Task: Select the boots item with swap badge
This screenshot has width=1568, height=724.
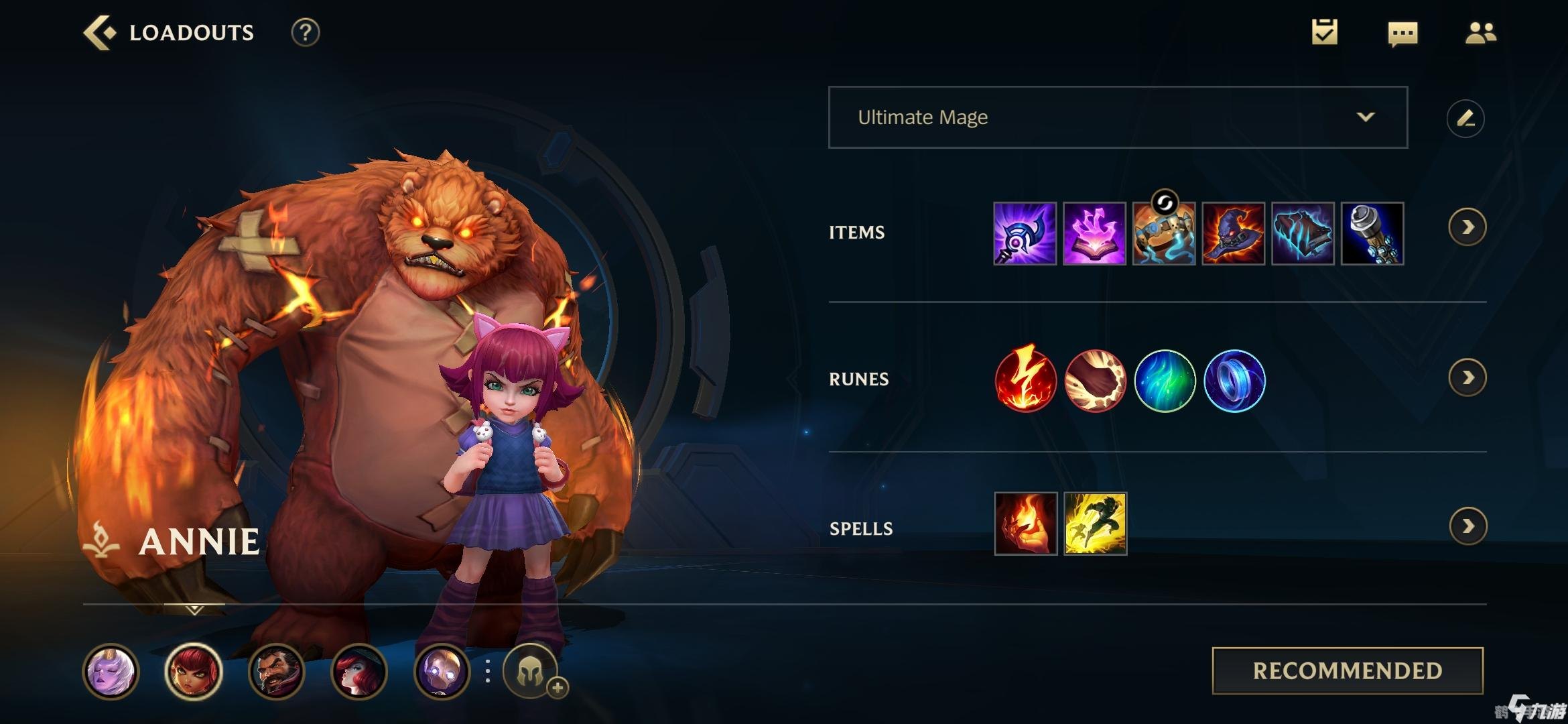Action: pos(1164,233)
